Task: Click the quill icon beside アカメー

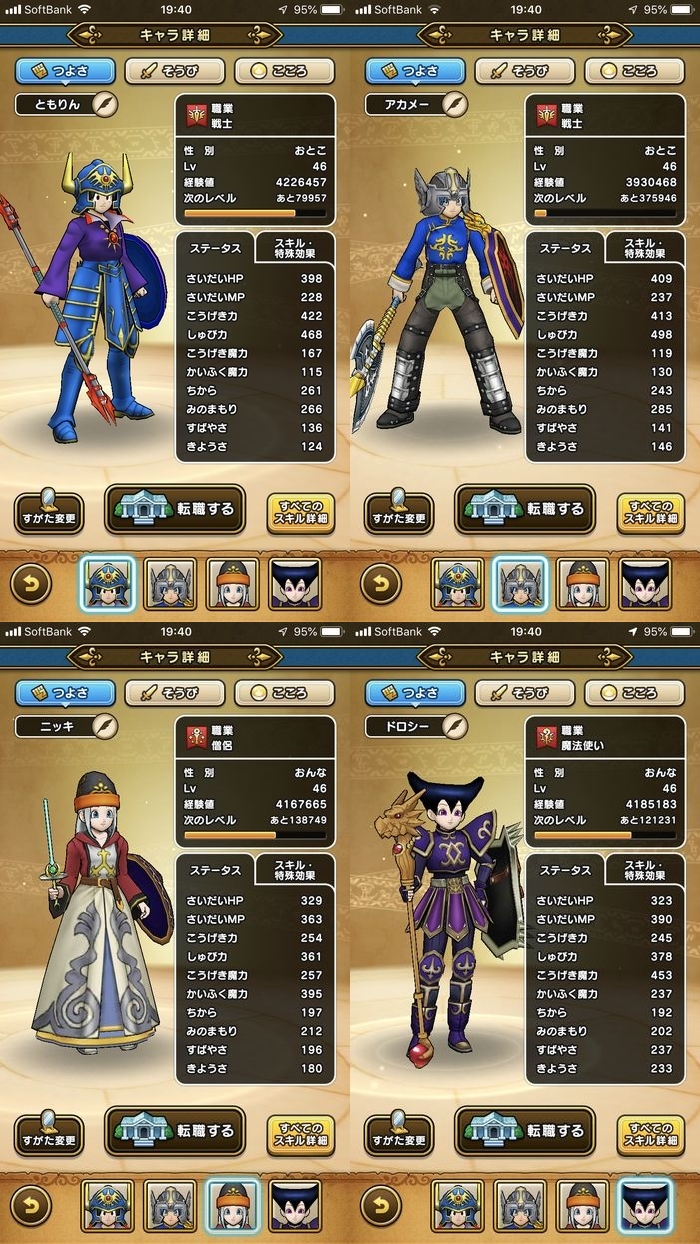Action: [x=454, y=104]
